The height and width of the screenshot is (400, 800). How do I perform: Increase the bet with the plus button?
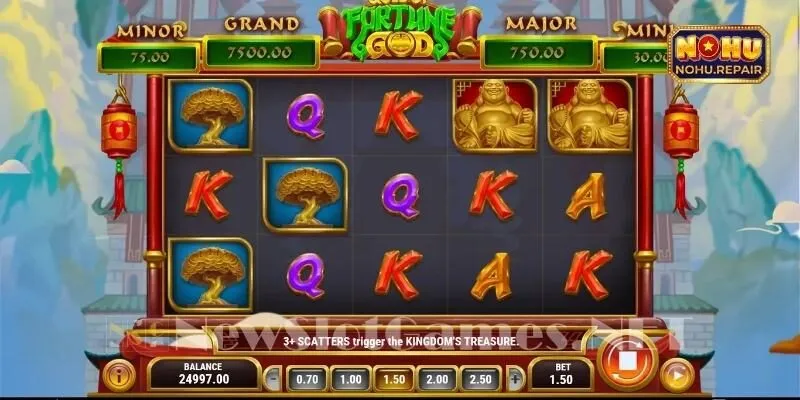pyautogui.click(x=515, y=379)
